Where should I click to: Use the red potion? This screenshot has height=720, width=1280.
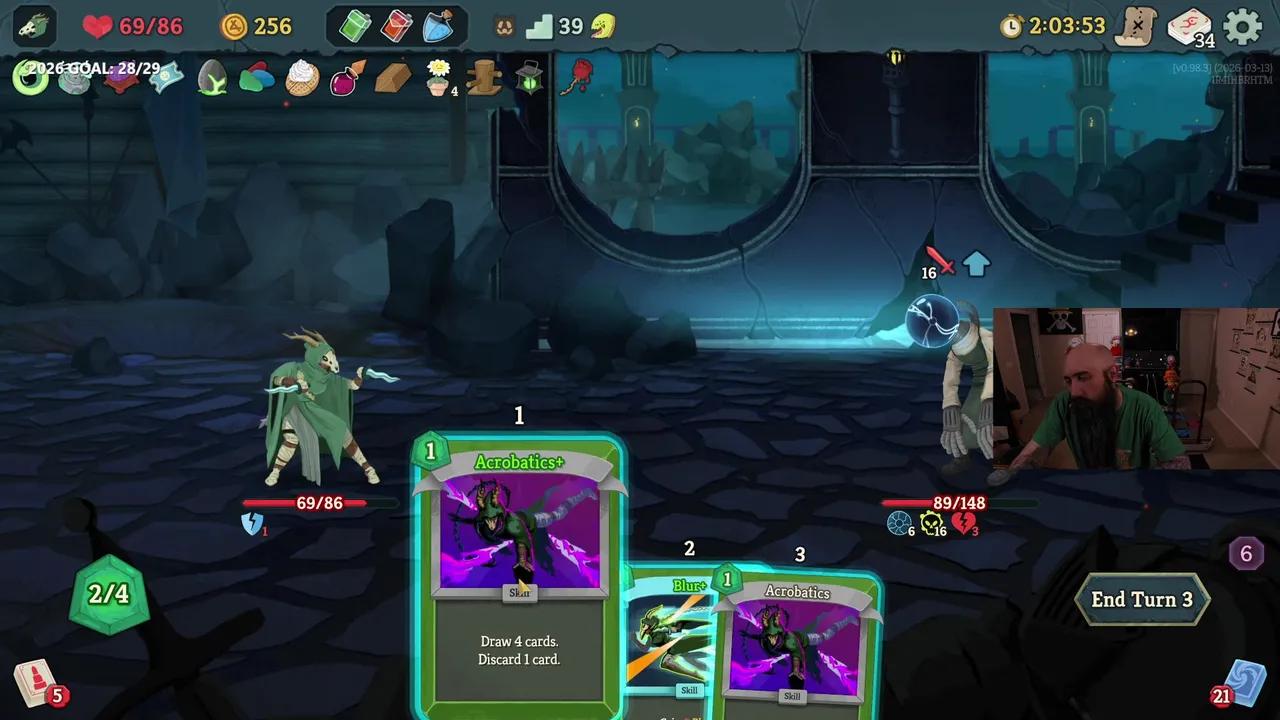(396, 27)
